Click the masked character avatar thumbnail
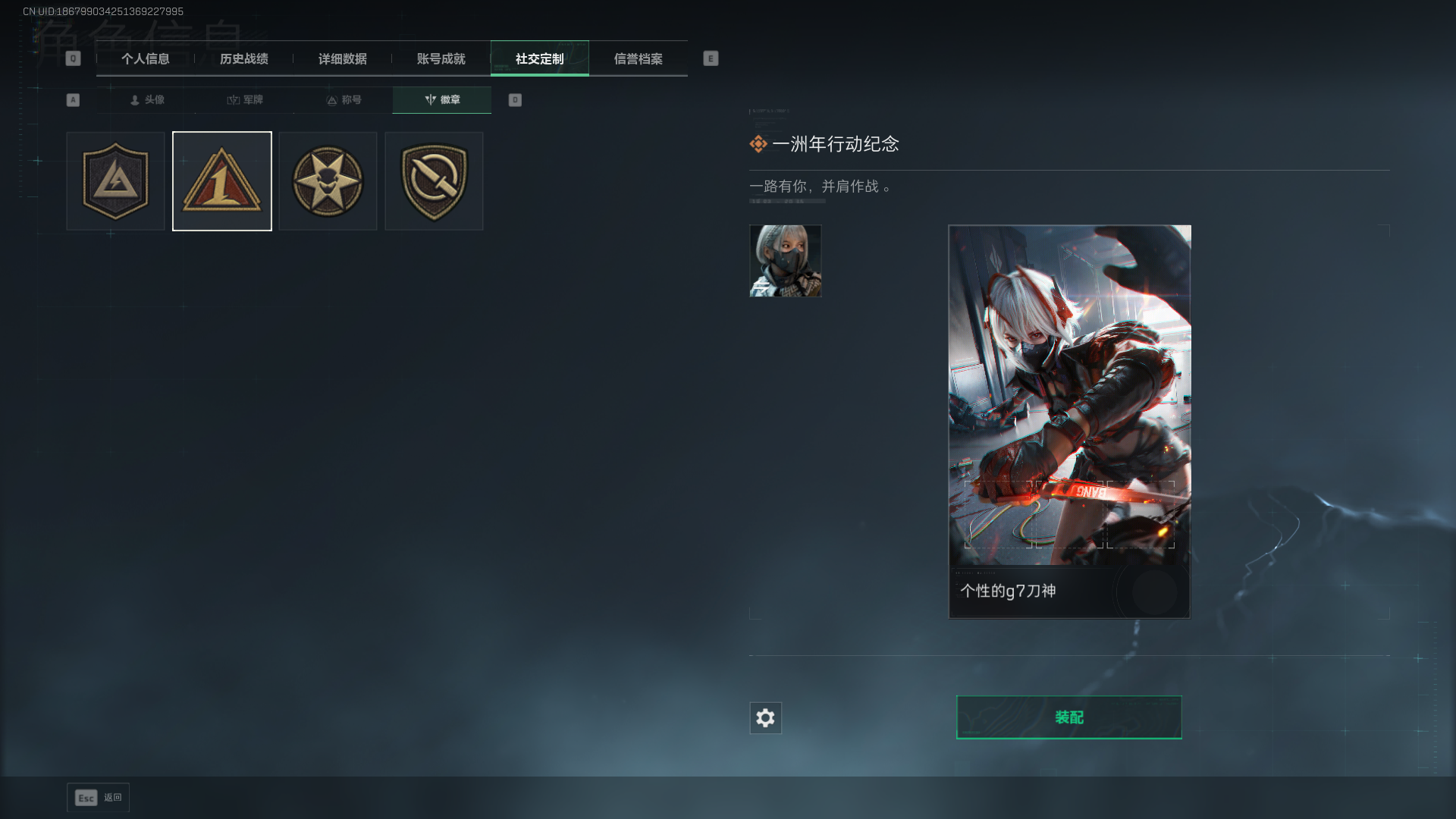1456x819 pixels. [x=785, y=261]
